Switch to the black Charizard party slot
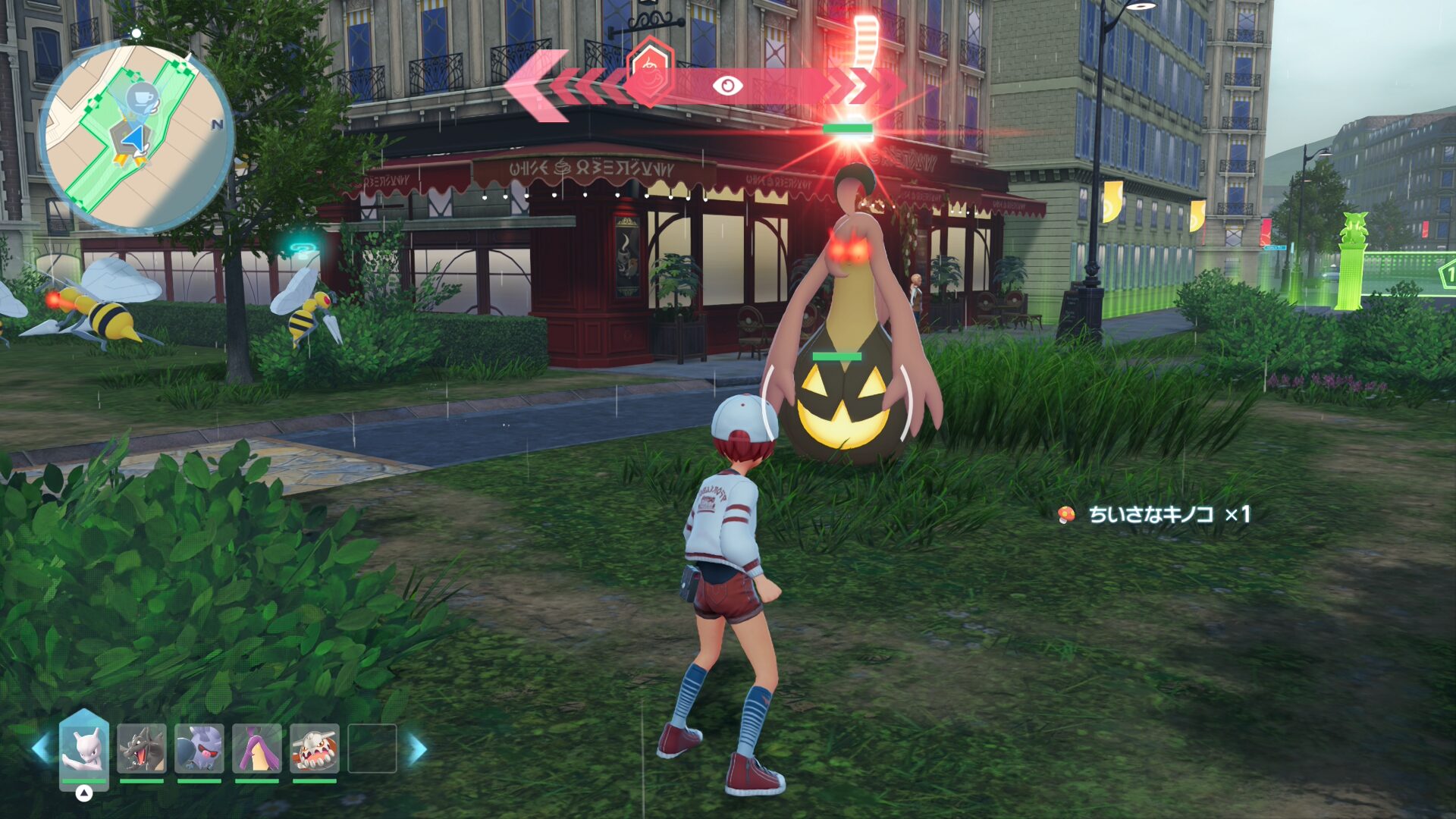Screen dimensions: 1456x819 142,748
